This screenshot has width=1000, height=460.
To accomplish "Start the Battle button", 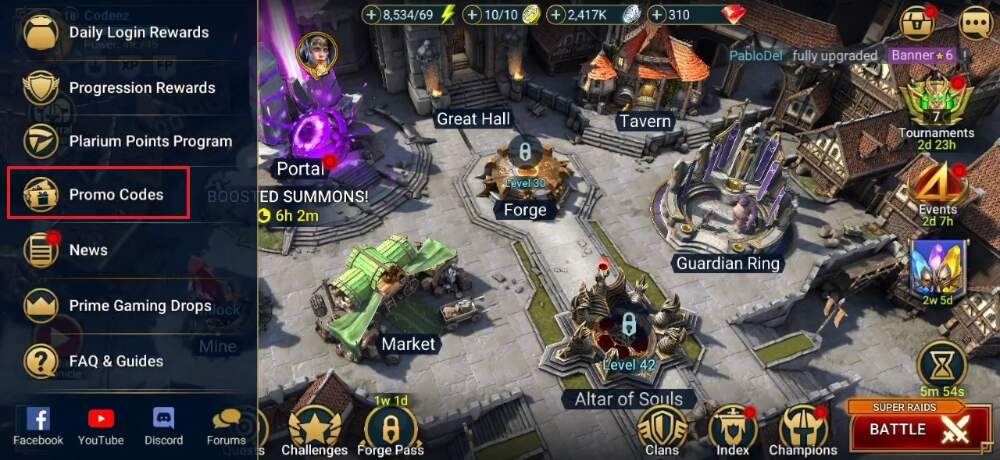I will click(x=905, y=428).
